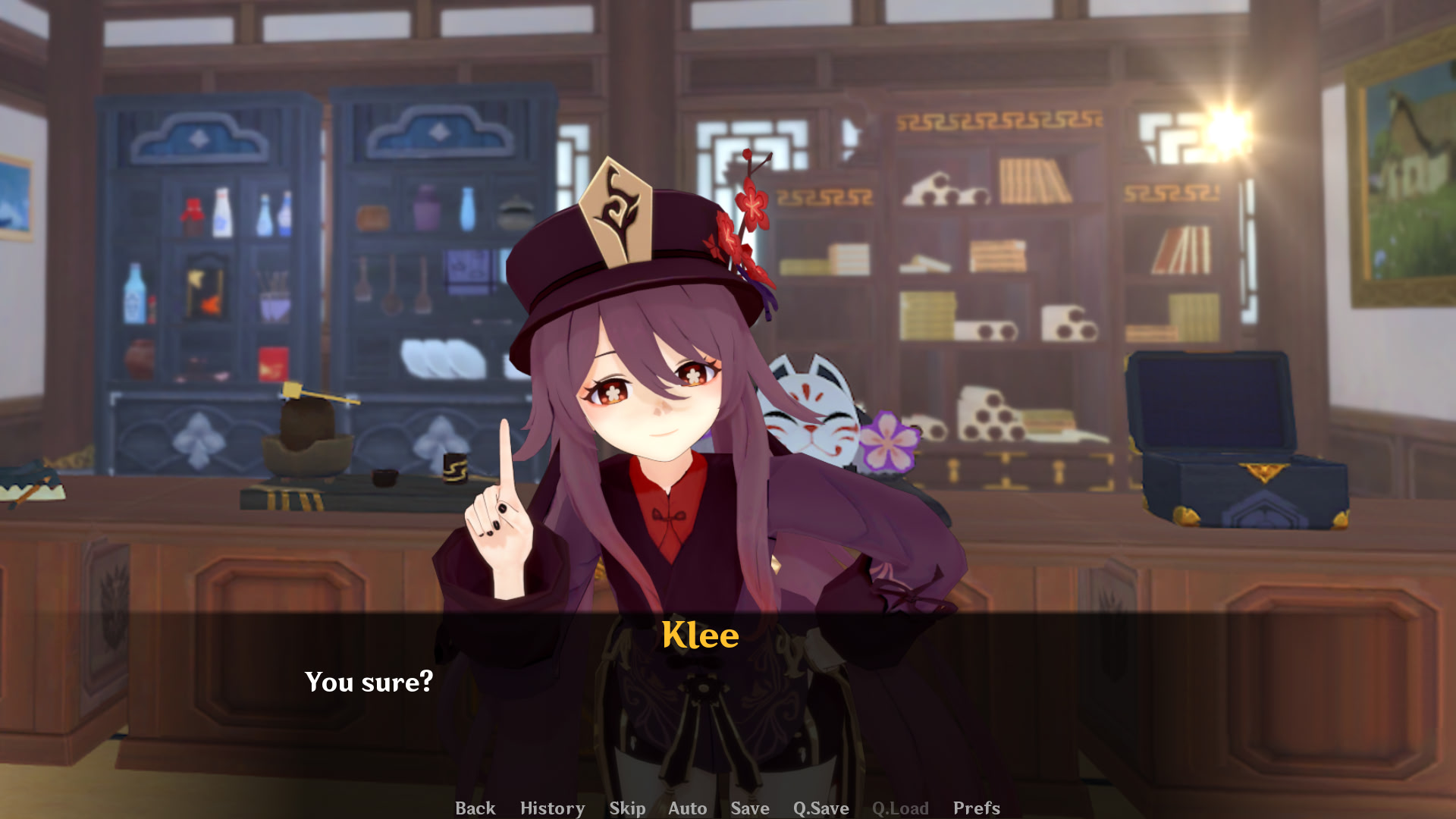
Task: Click the Back button to rewind dialogue
Action: point(475,808)
